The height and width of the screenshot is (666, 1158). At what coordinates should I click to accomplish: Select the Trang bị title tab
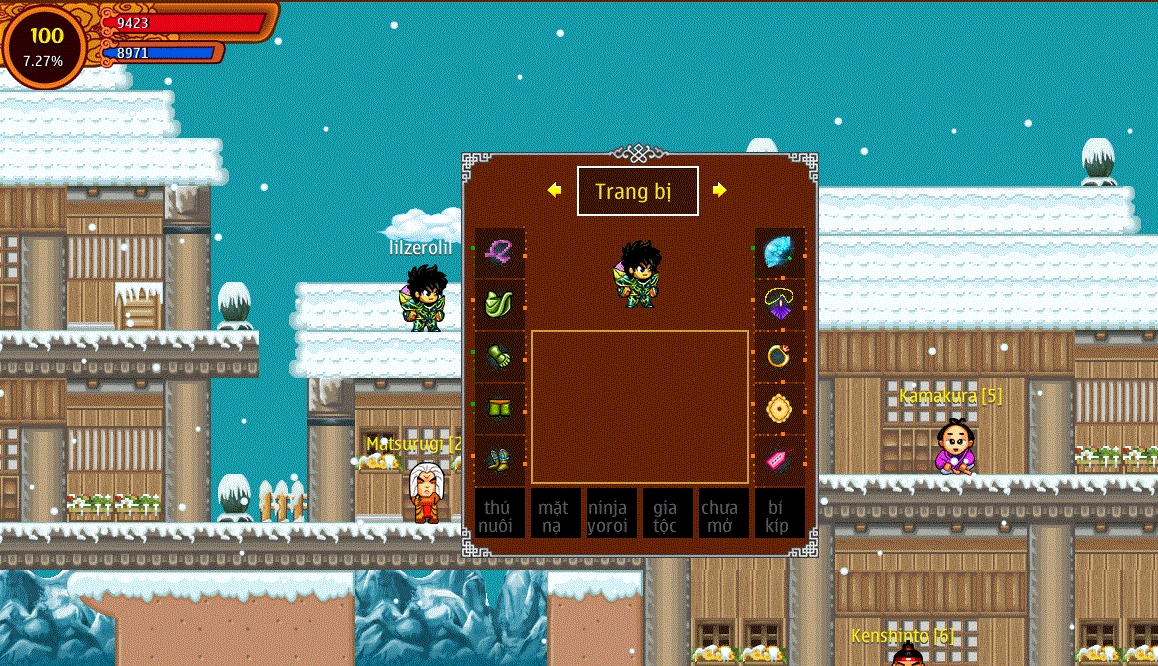click(x=637, y=191)
